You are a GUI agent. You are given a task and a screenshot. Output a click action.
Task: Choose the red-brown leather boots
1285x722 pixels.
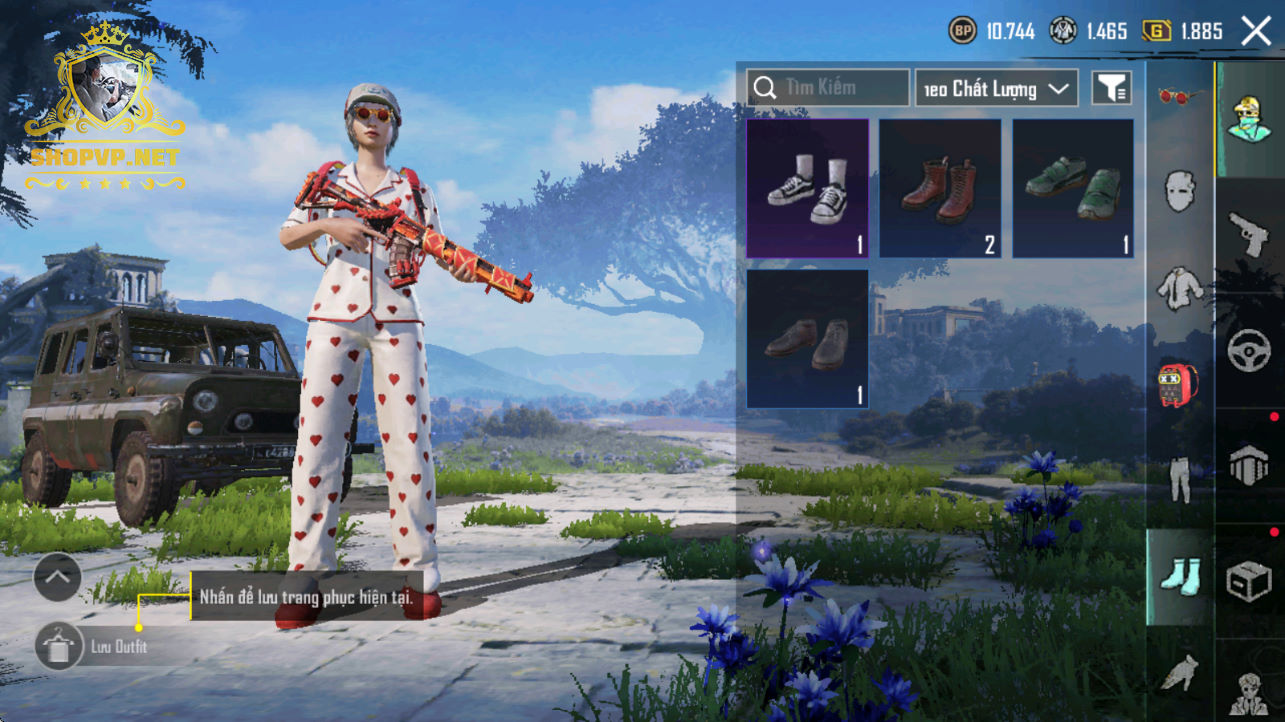pyautogui.click(x=940, y=189)
